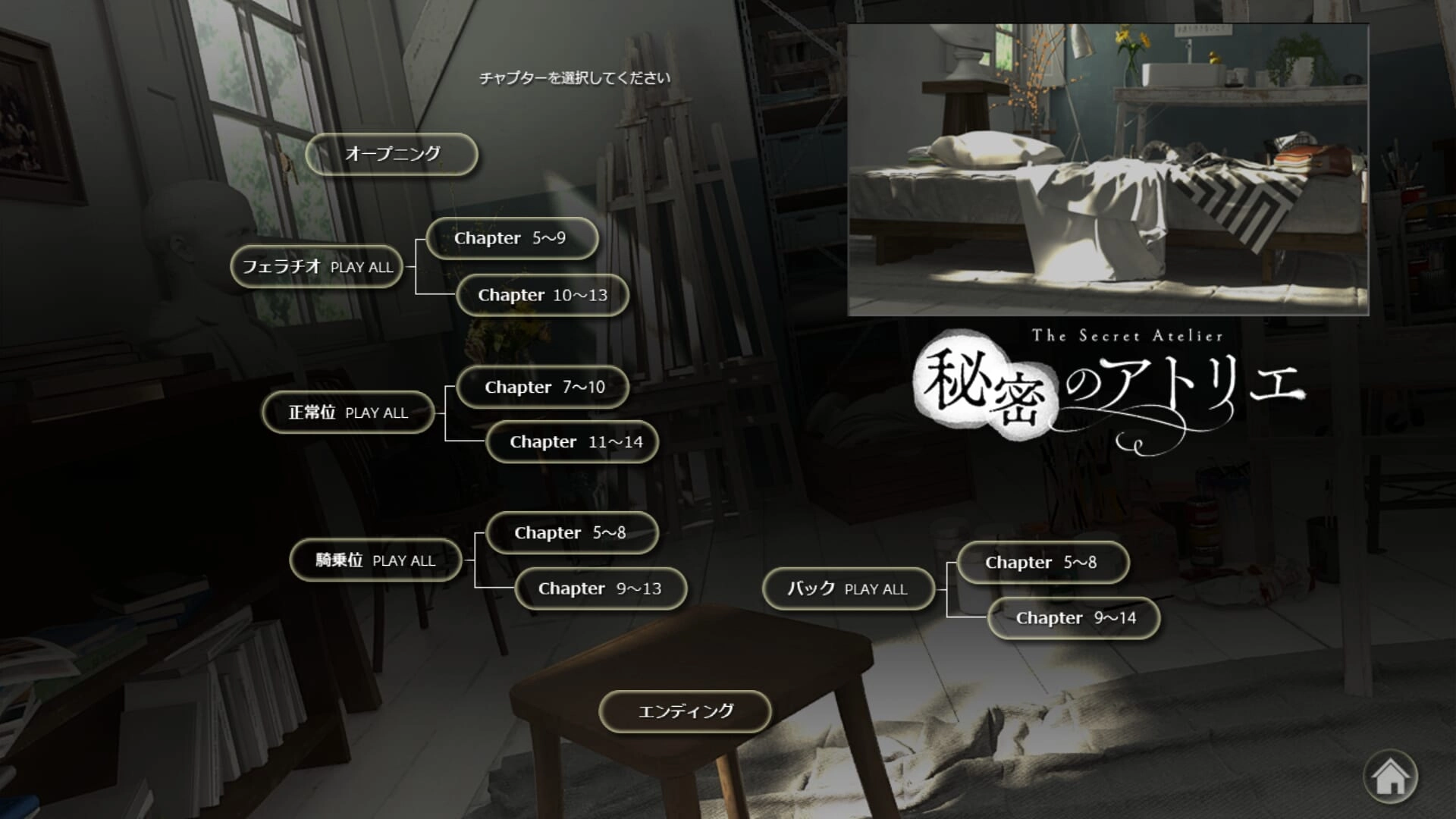Choose Chapter 5~8 branching from バック

click(x=1043, y=563)
